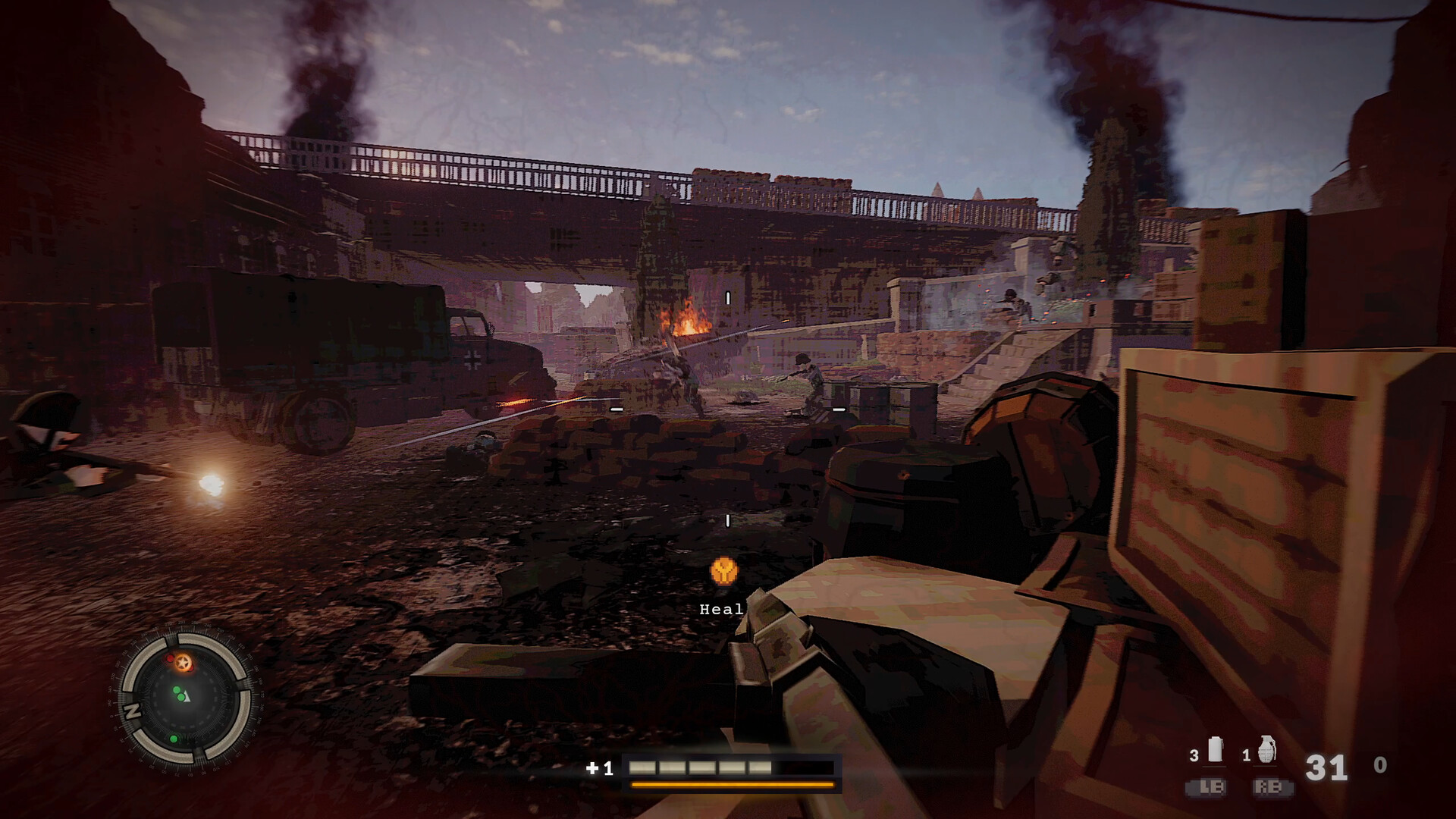Select the bandage item icon
The height and width of the screenshot is (819, 1456).
[x=1215, y=749]
